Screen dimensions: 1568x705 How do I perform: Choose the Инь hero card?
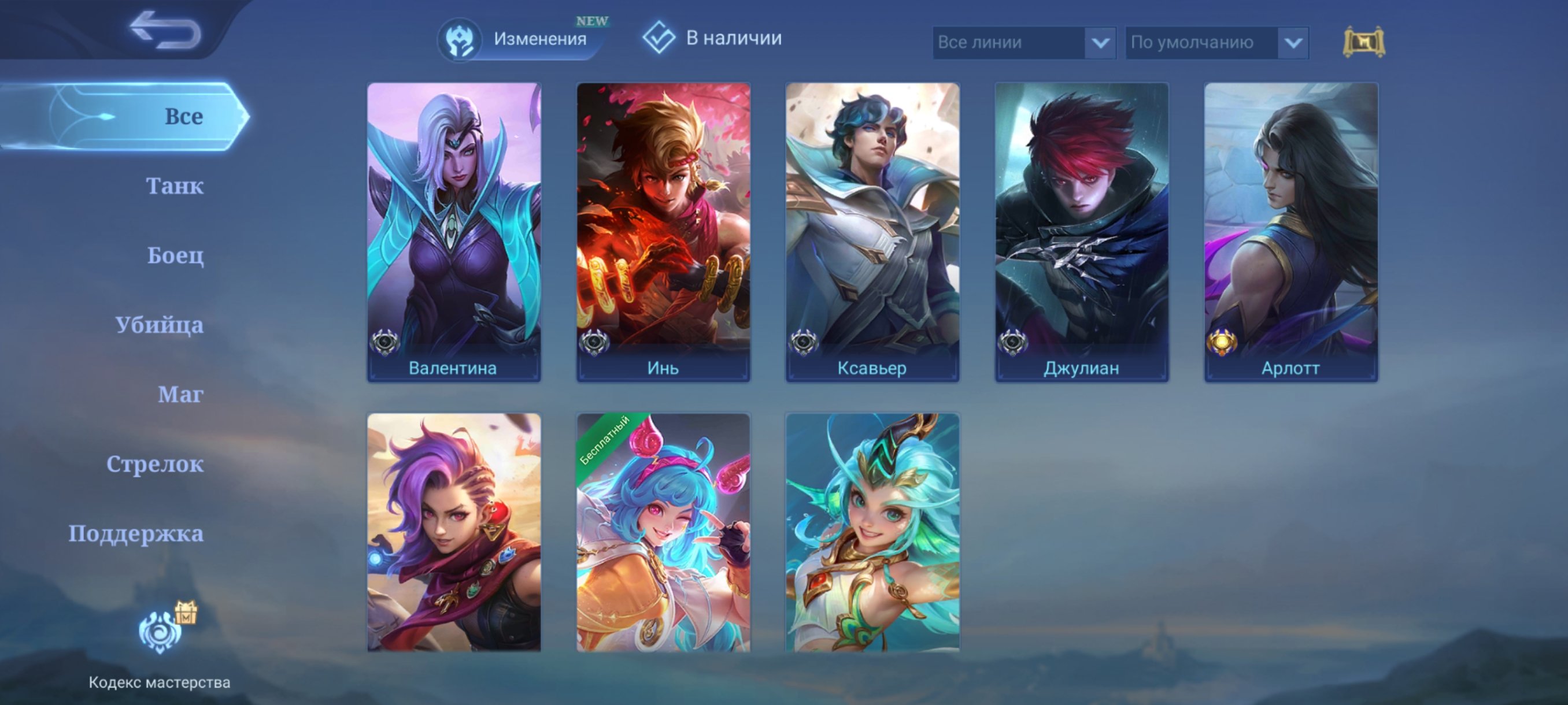[663, 231]
